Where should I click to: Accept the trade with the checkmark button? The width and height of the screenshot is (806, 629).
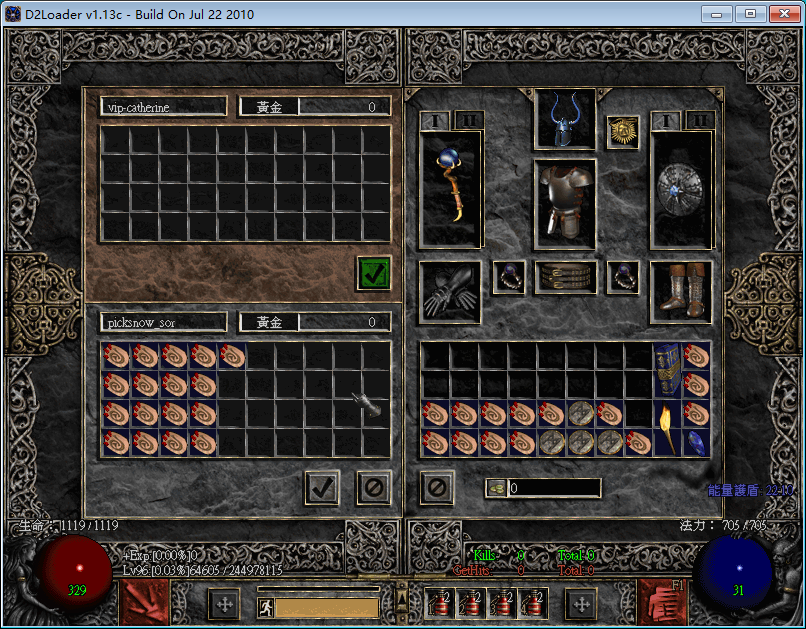coord(322,488)
